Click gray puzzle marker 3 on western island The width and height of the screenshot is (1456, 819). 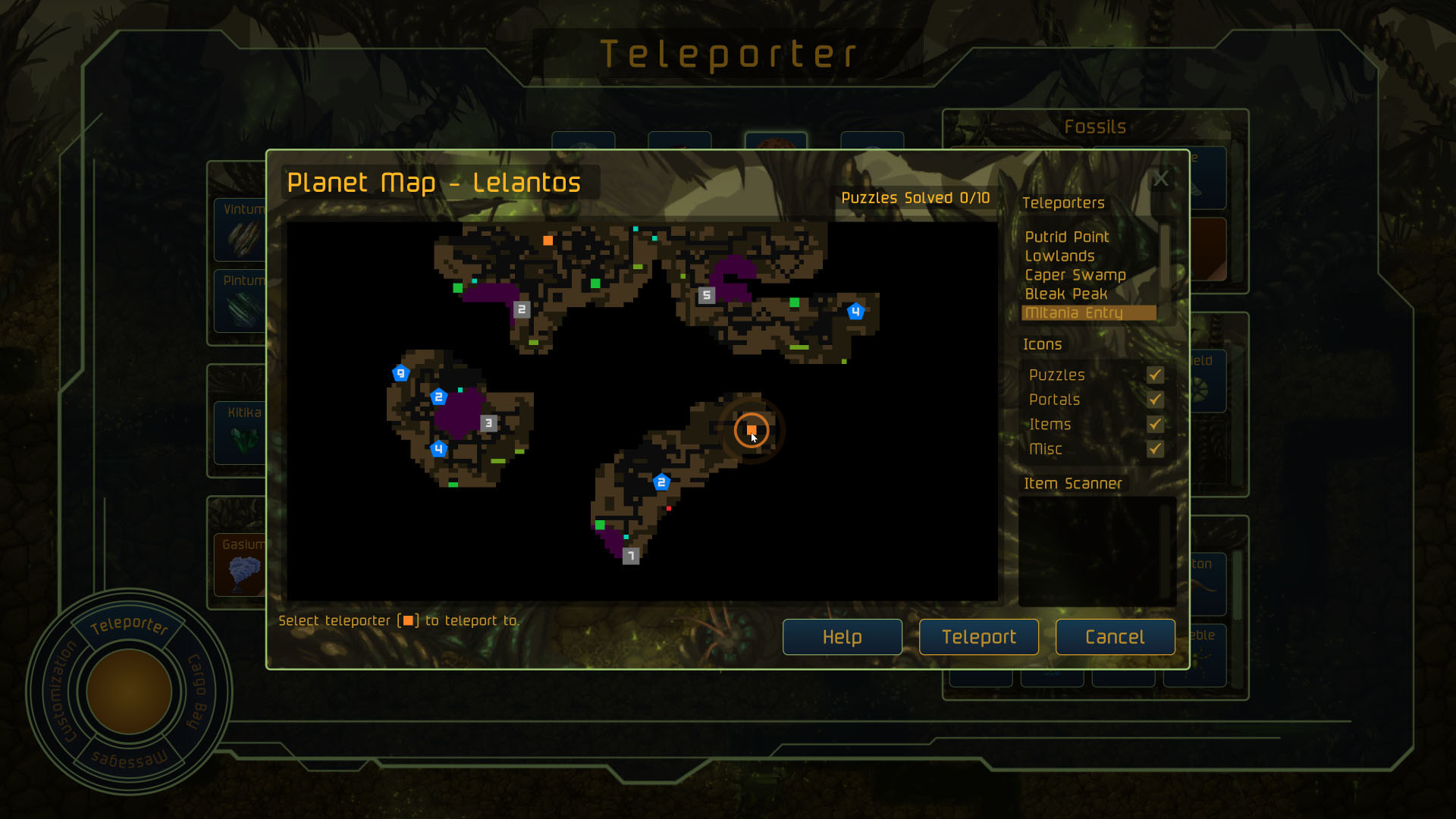[x=489, y=423]
